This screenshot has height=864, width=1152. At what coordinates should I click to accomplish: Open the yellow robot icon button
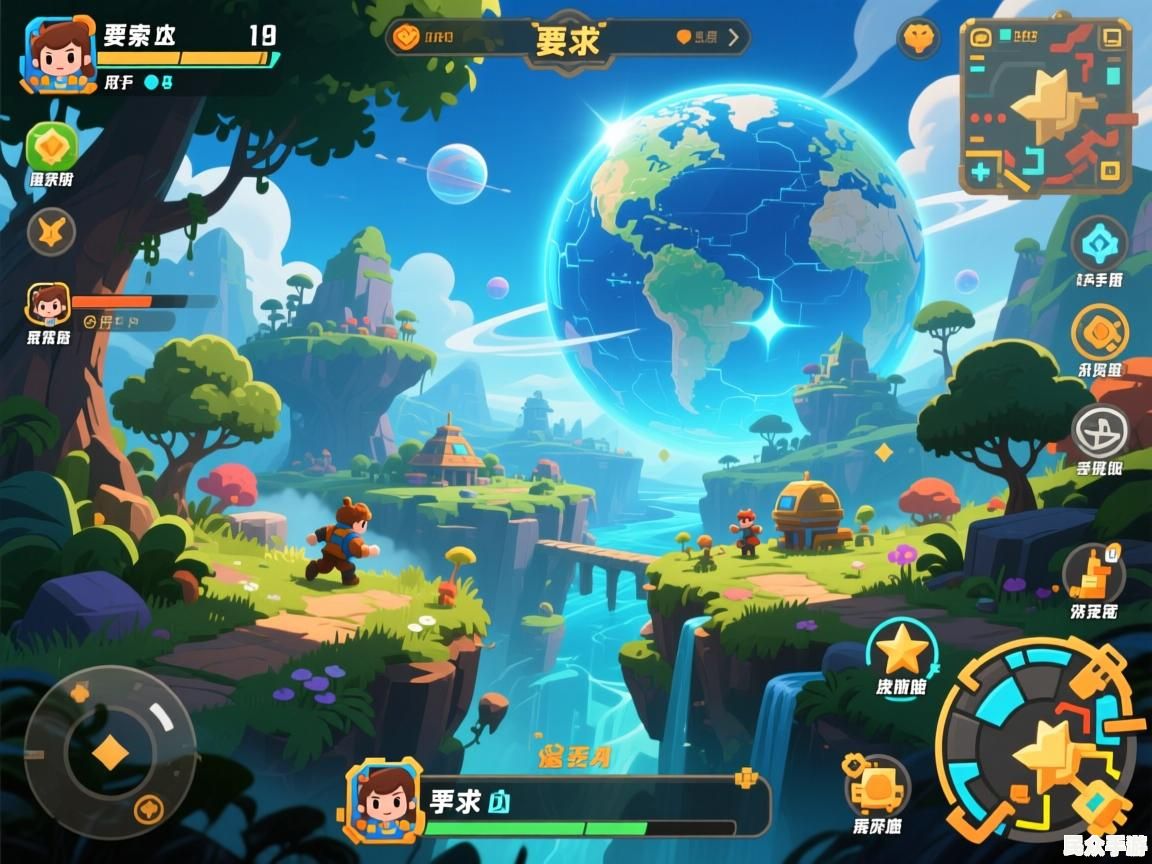876,786
